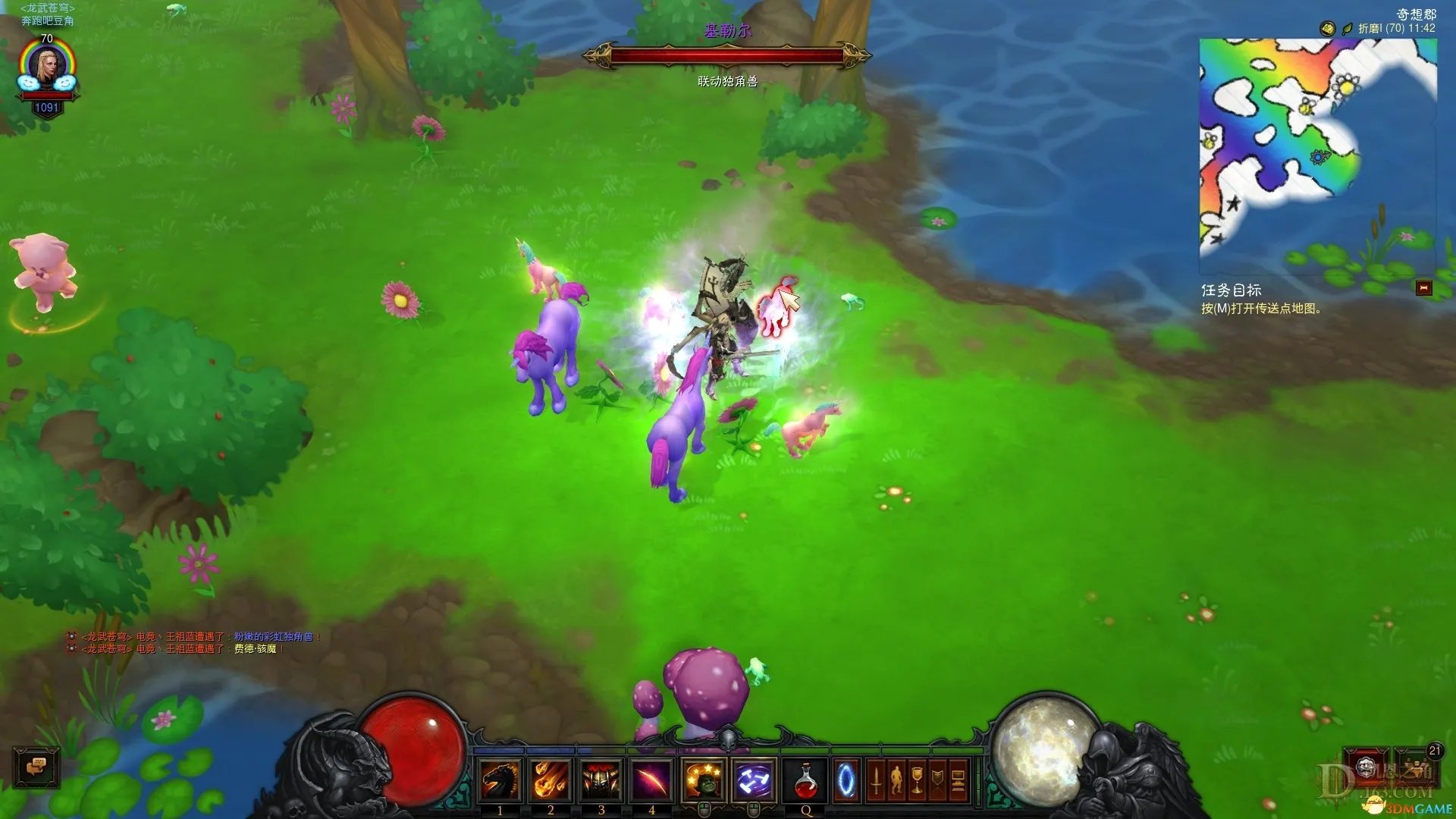
Task: Open the blue town portal
Action: (846, 780)
